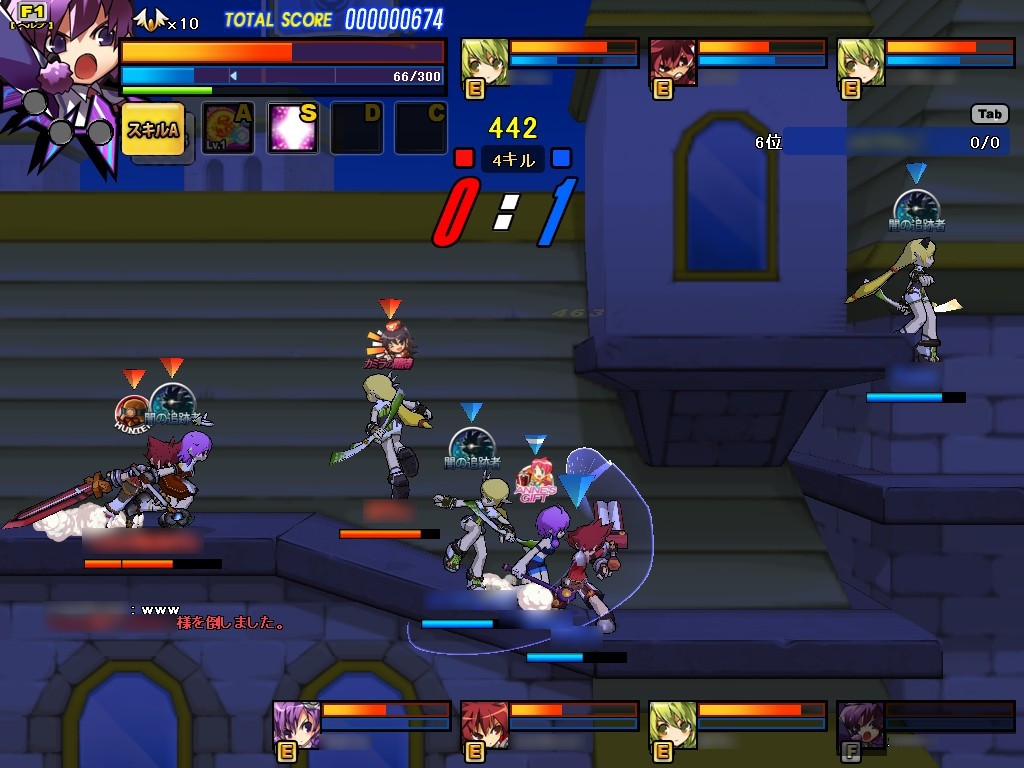The image size is (1024, 768).
Task: Click the yellow スキルA button
Action: (x=153, y=129)
